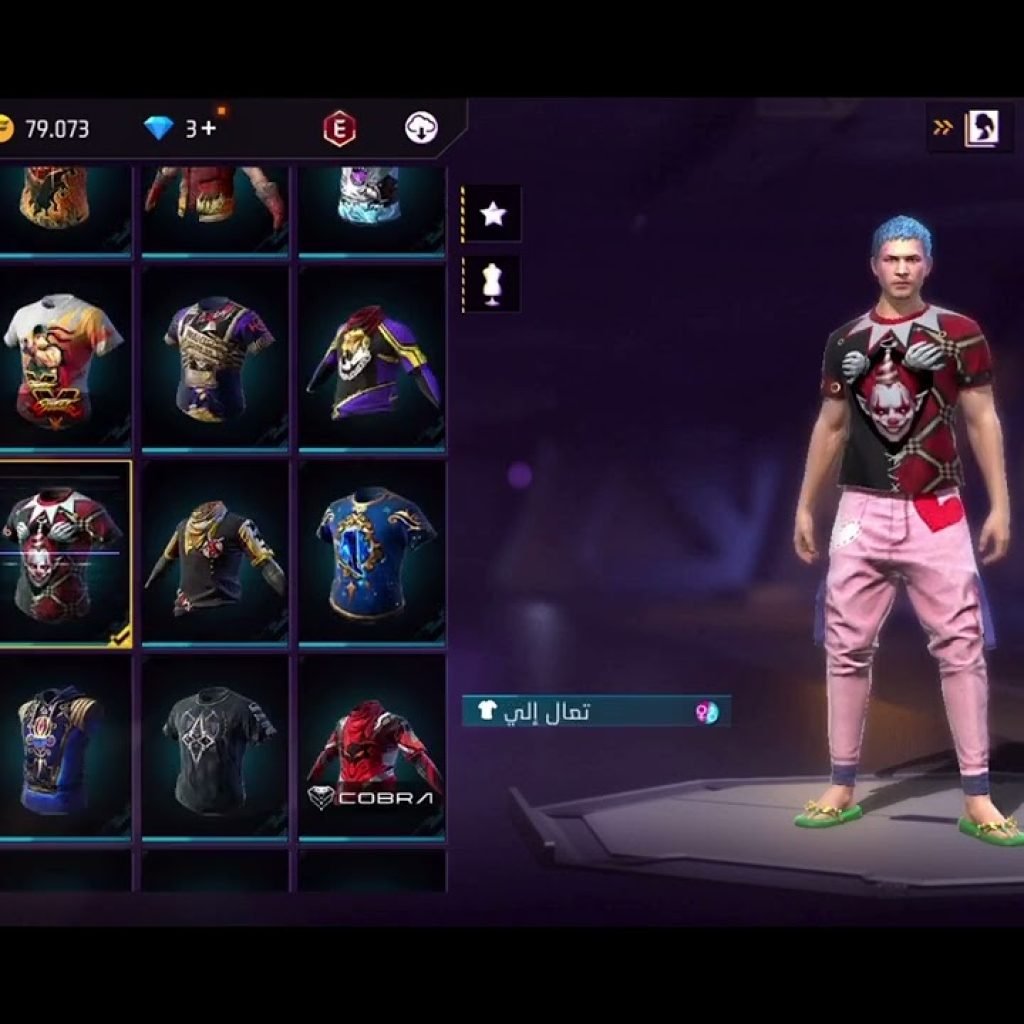Click the Arabic-labeled shirt name bar
Viewport: 1024px width, 1024px height.
click(580, 712)
